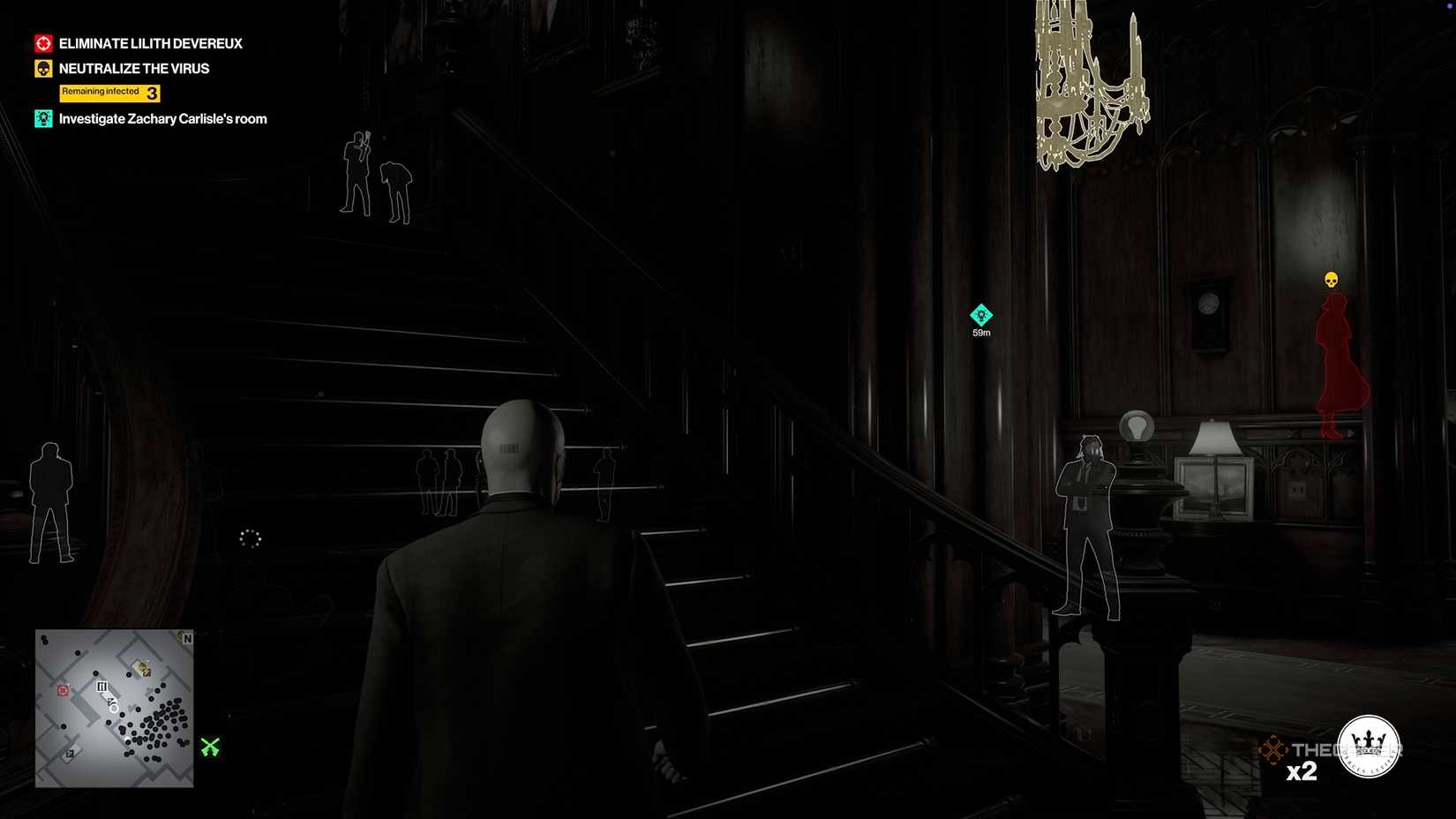Viewport: 1456px width, 819px height.
Task: Click the yellow skull virus objective icon
Action: tap(41, 68)
